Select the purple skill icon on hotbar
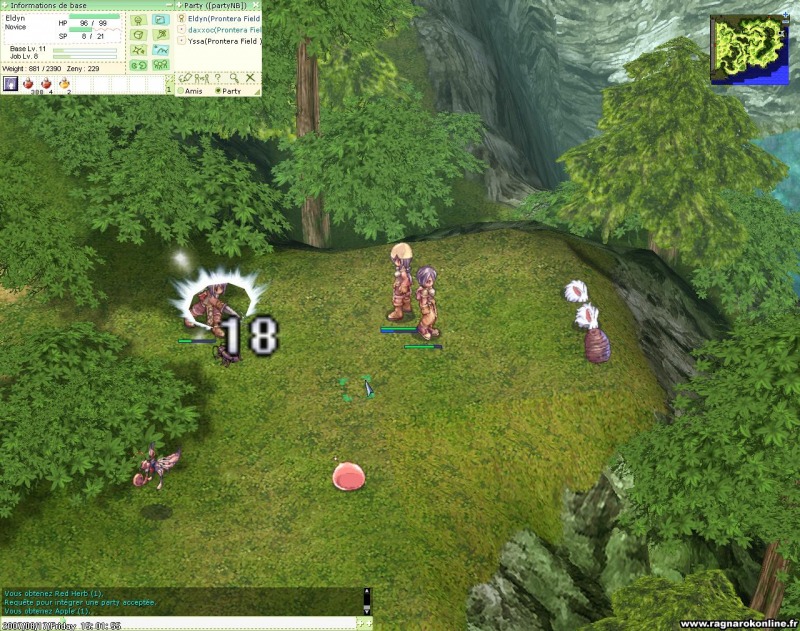 10,84
